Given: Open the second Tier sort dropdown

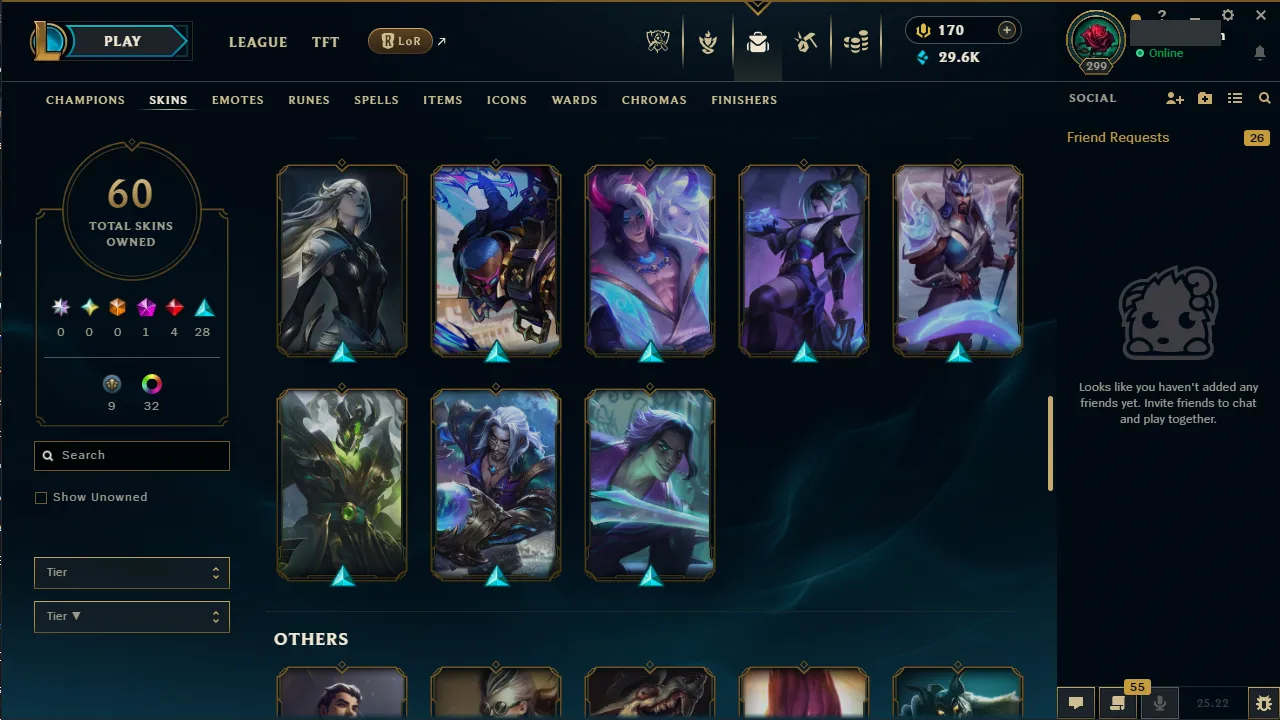Looking at the screenshot, I should click(131, 616).
